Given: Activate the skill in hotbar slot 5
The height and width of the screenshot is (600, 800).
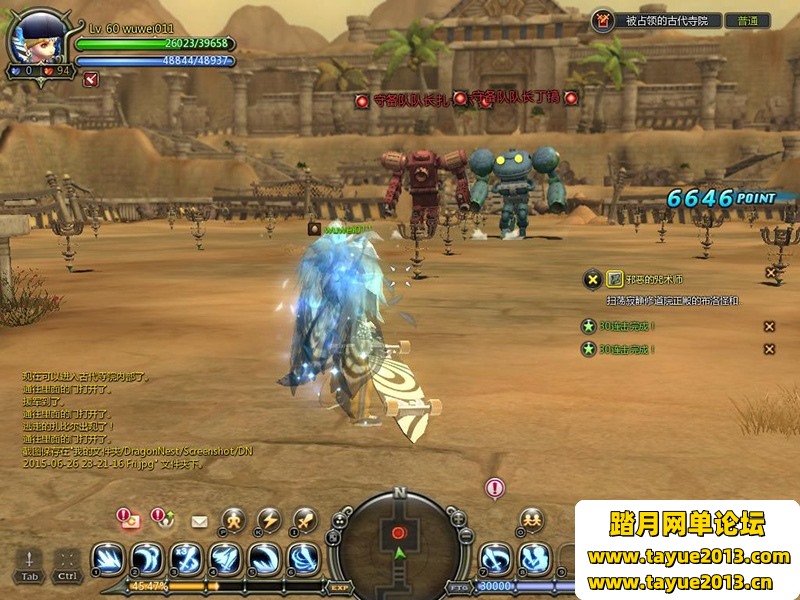Looking at the screenshot, I should pos(264,558).
